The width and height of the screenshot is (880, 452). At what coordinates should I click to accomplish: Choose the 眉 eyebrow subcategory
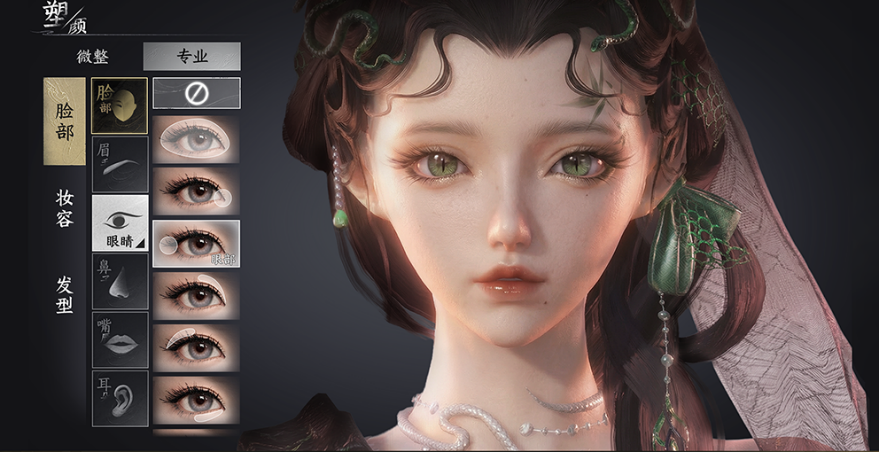point(120,164)
